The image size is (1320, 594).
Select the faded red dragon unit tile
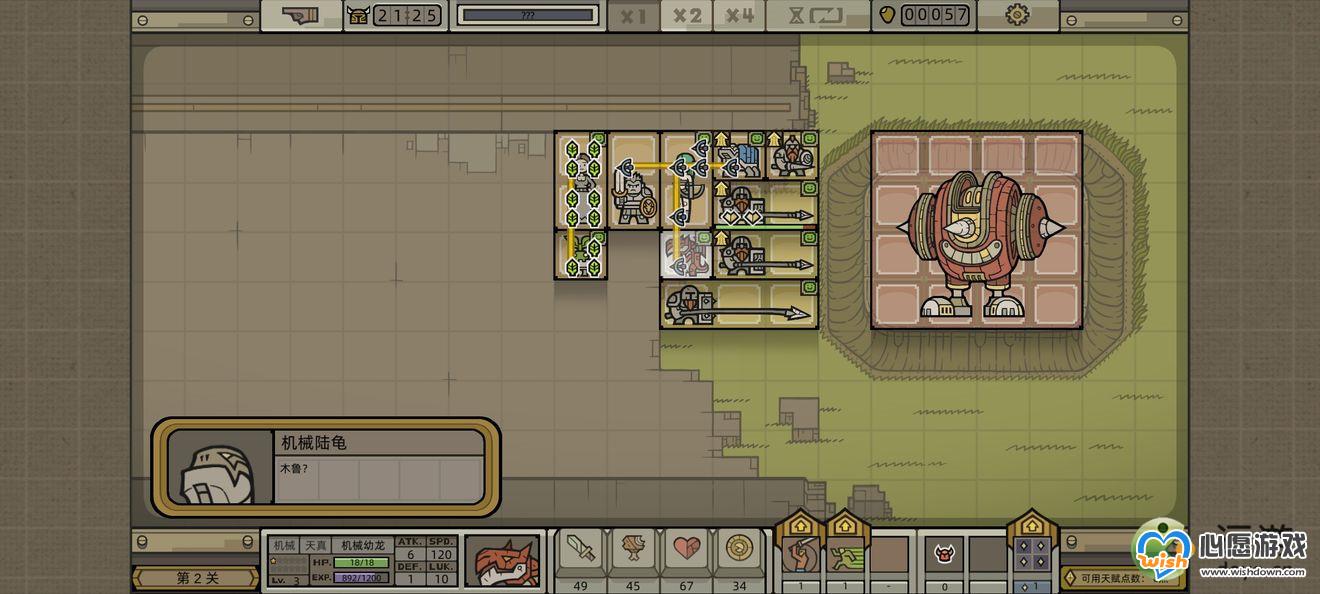686,254
